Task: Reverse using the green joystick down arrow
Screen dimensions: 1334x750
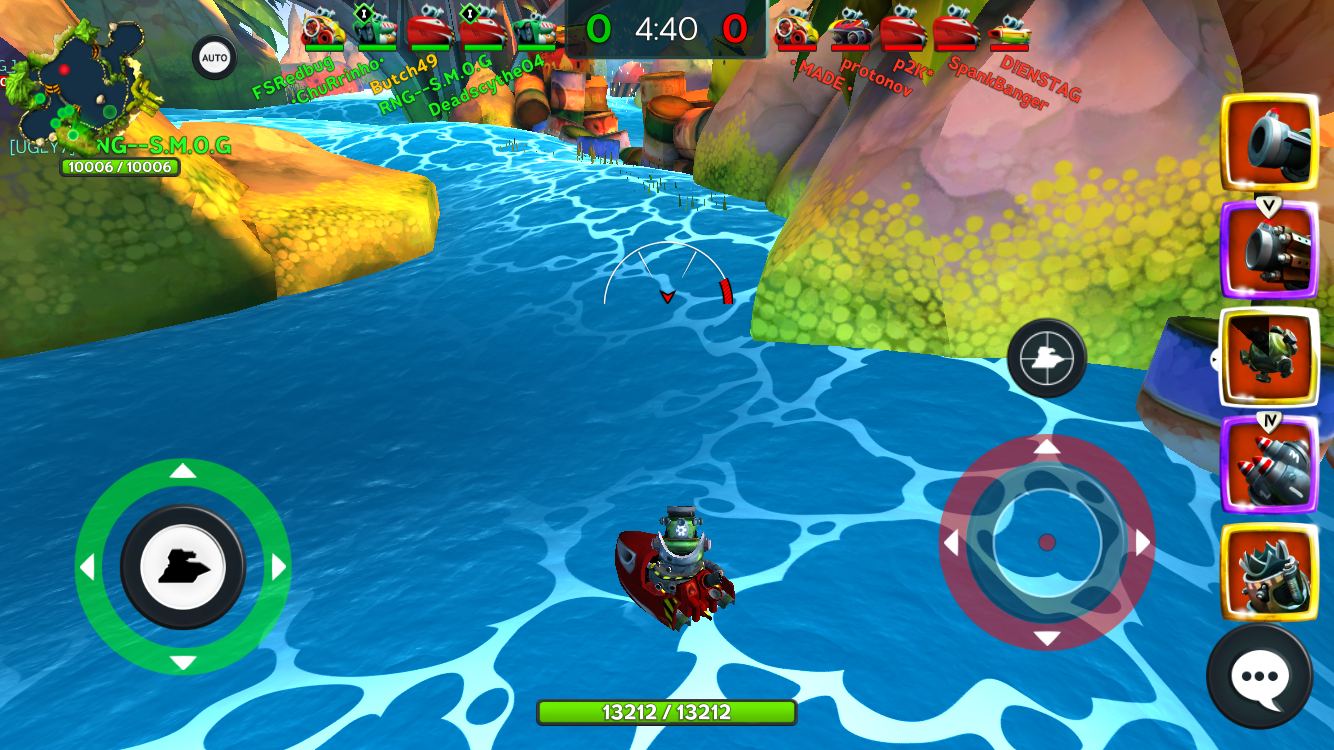Action: pyautogui.click(x=183, y=663)
